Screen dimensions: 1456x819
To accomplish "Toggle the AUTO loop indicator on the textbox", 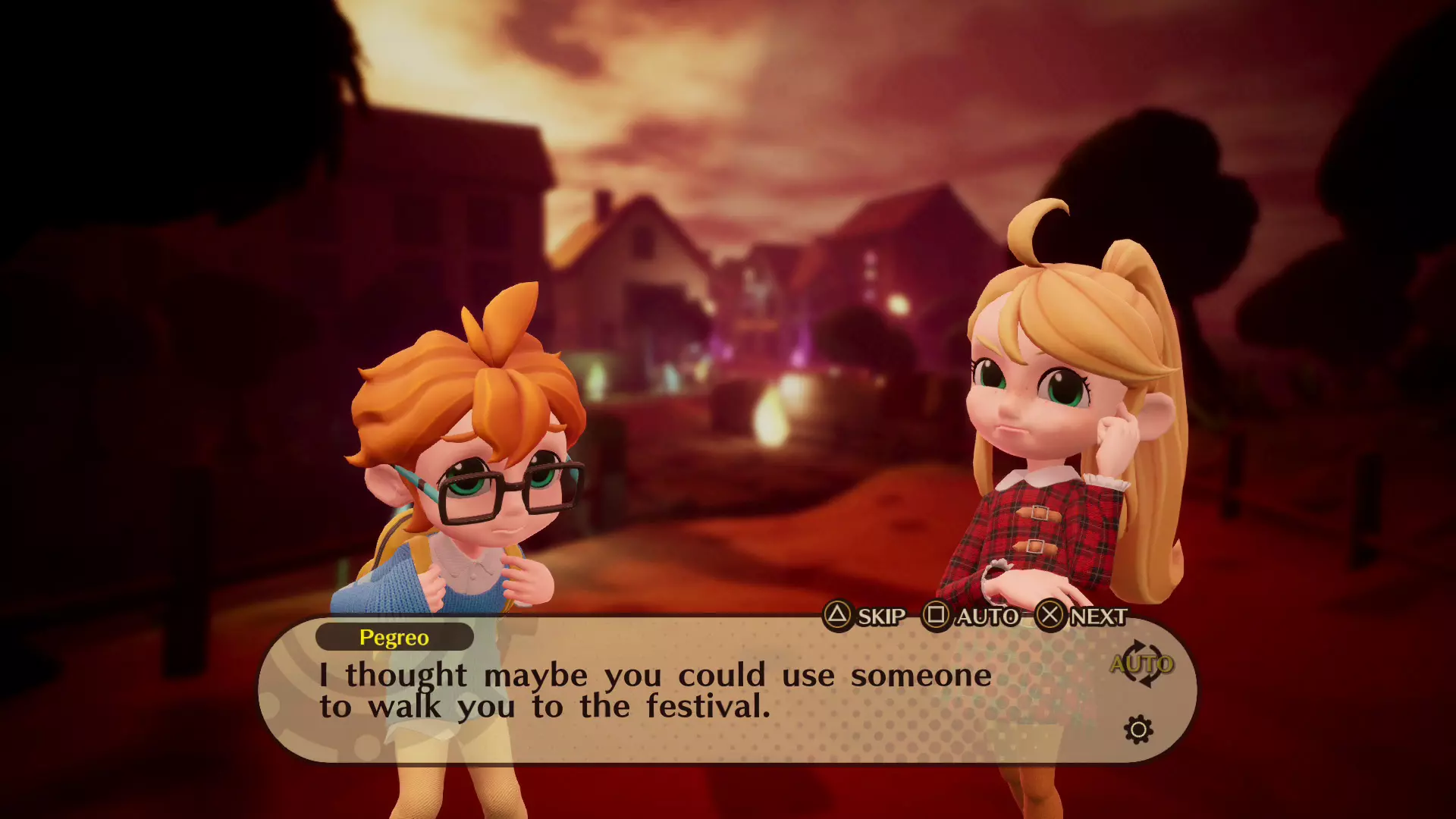I will (1141, 664).
